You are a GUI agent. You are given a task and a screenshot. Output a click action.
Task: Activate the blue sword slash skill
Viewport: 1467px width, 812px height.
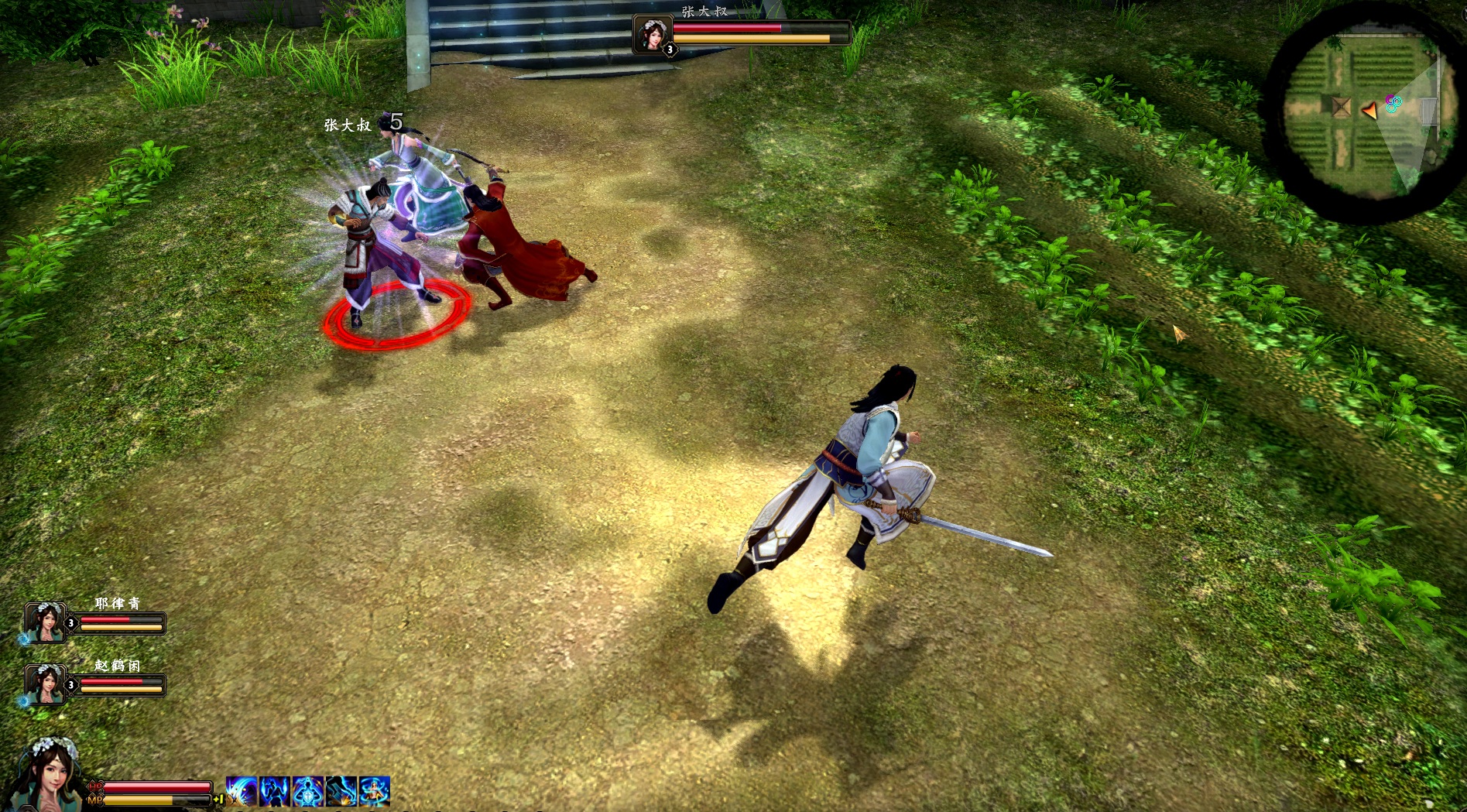(242, 791)
